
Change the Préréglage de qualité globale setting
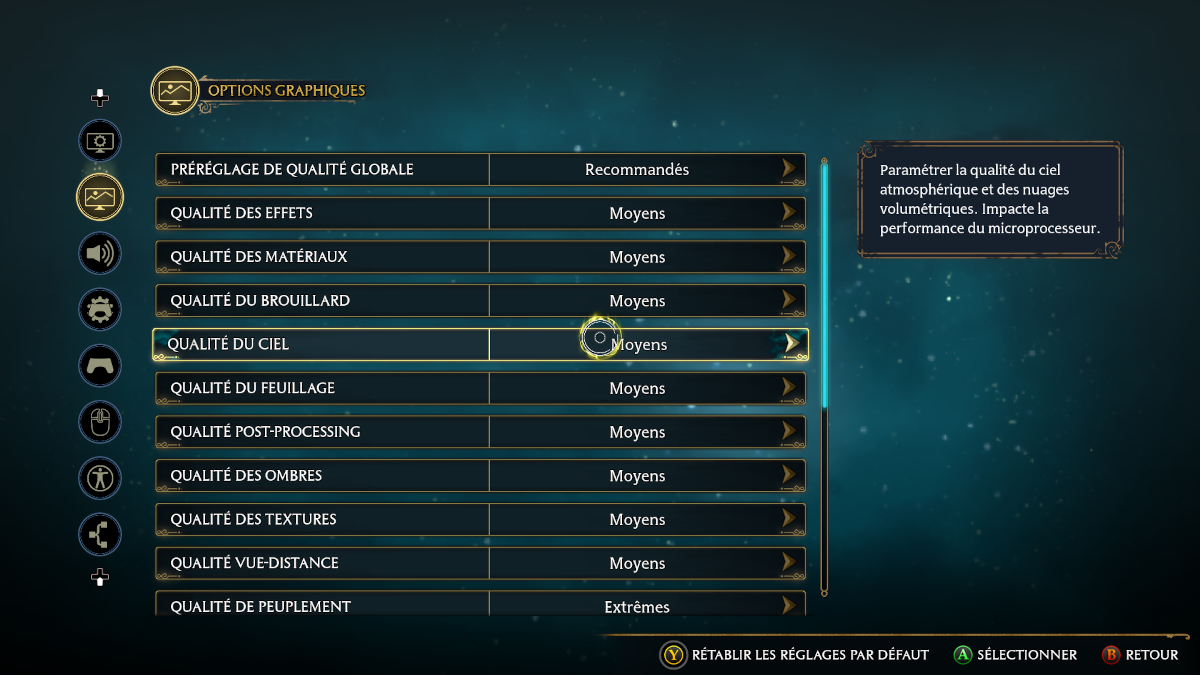(480, 169)
